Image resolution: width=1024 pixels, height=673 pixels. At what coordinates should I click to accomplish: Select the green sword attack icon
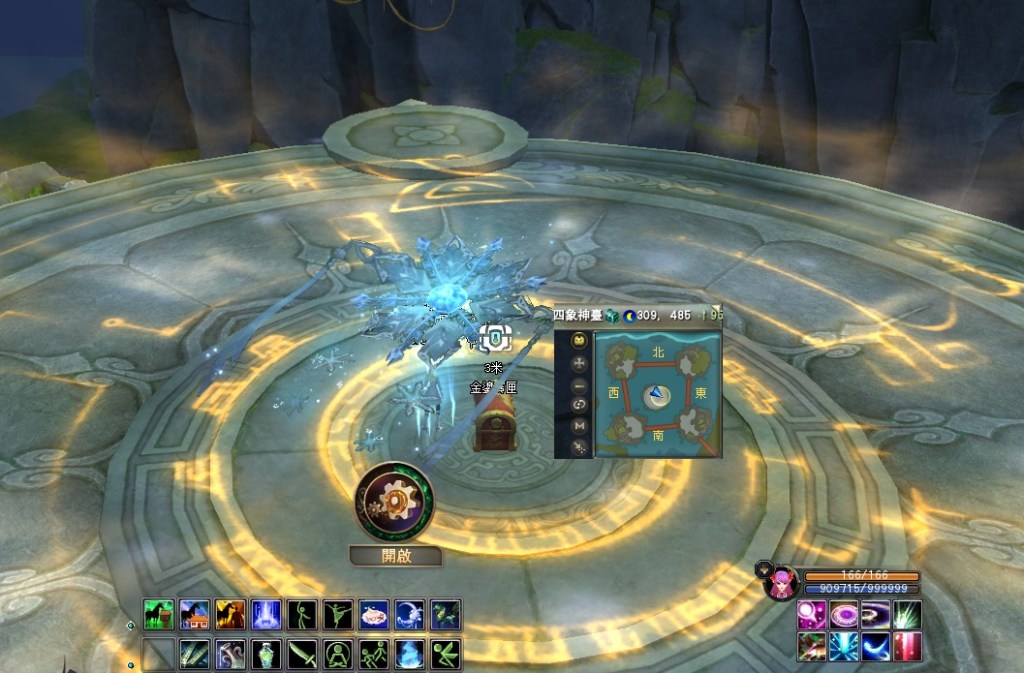click(x=302, y=654)
